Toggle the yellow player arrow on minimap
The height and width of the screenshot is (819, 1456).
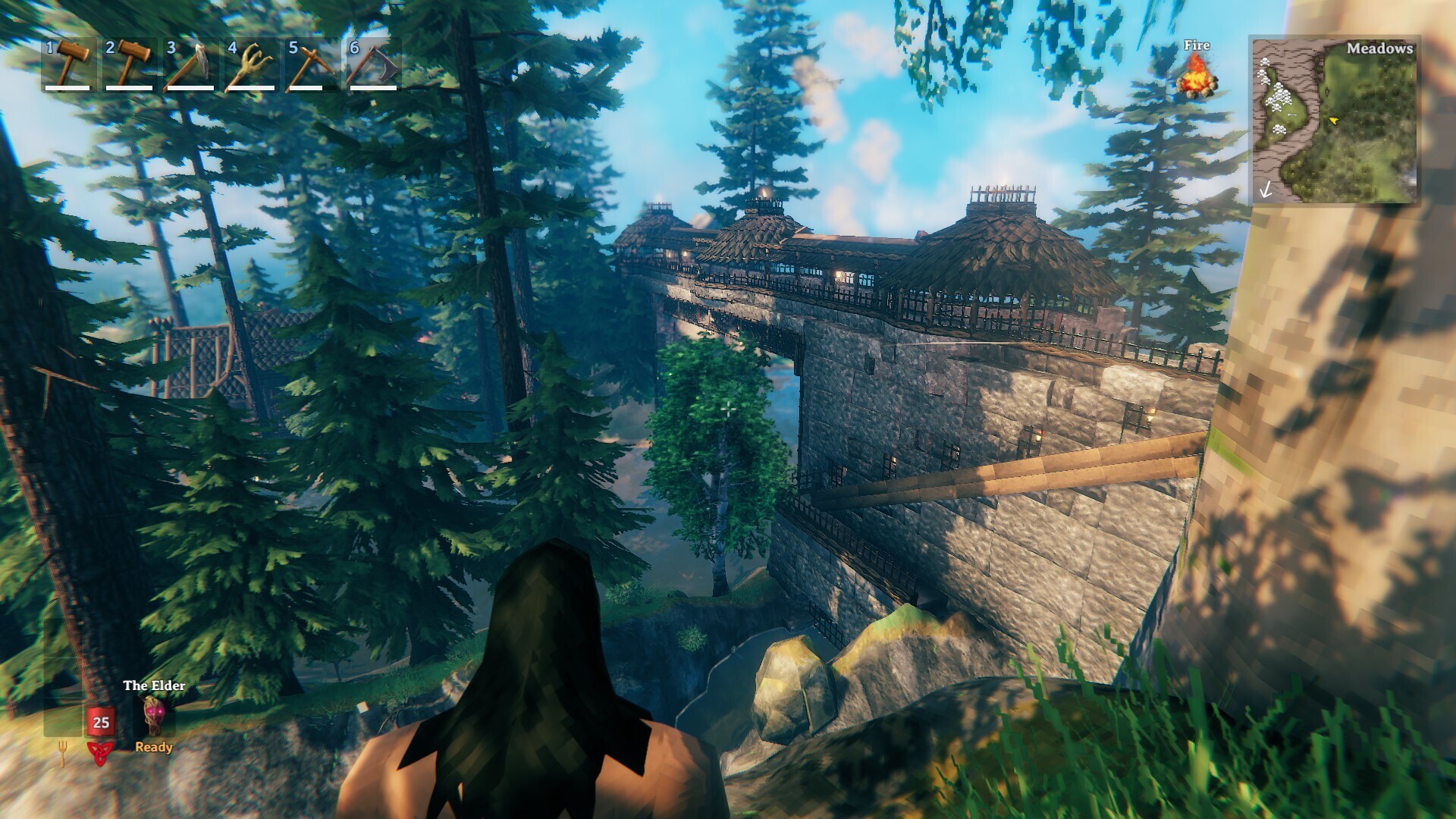(x=1335, y=119)
